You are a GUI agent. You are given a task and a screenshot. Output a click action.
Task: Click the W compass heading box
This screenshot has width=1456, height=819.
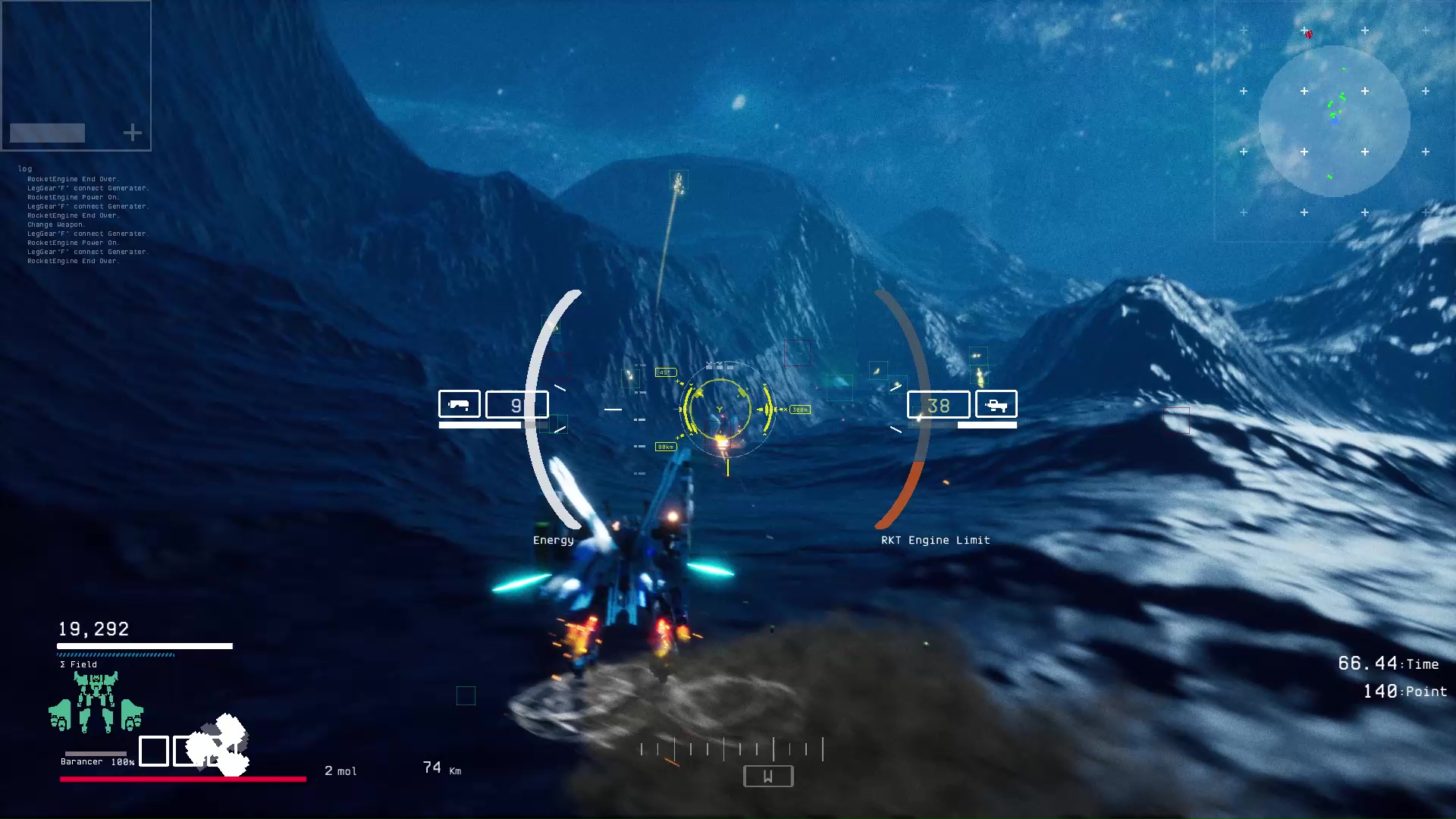(768, 776)
